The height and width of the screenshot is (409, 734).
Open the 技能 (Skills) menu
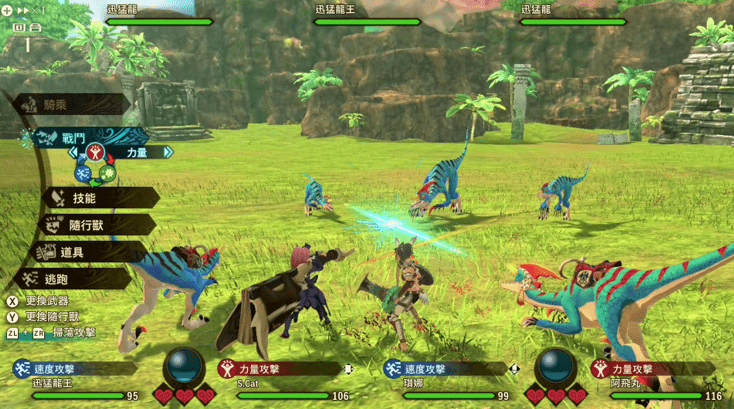point(84,198)
